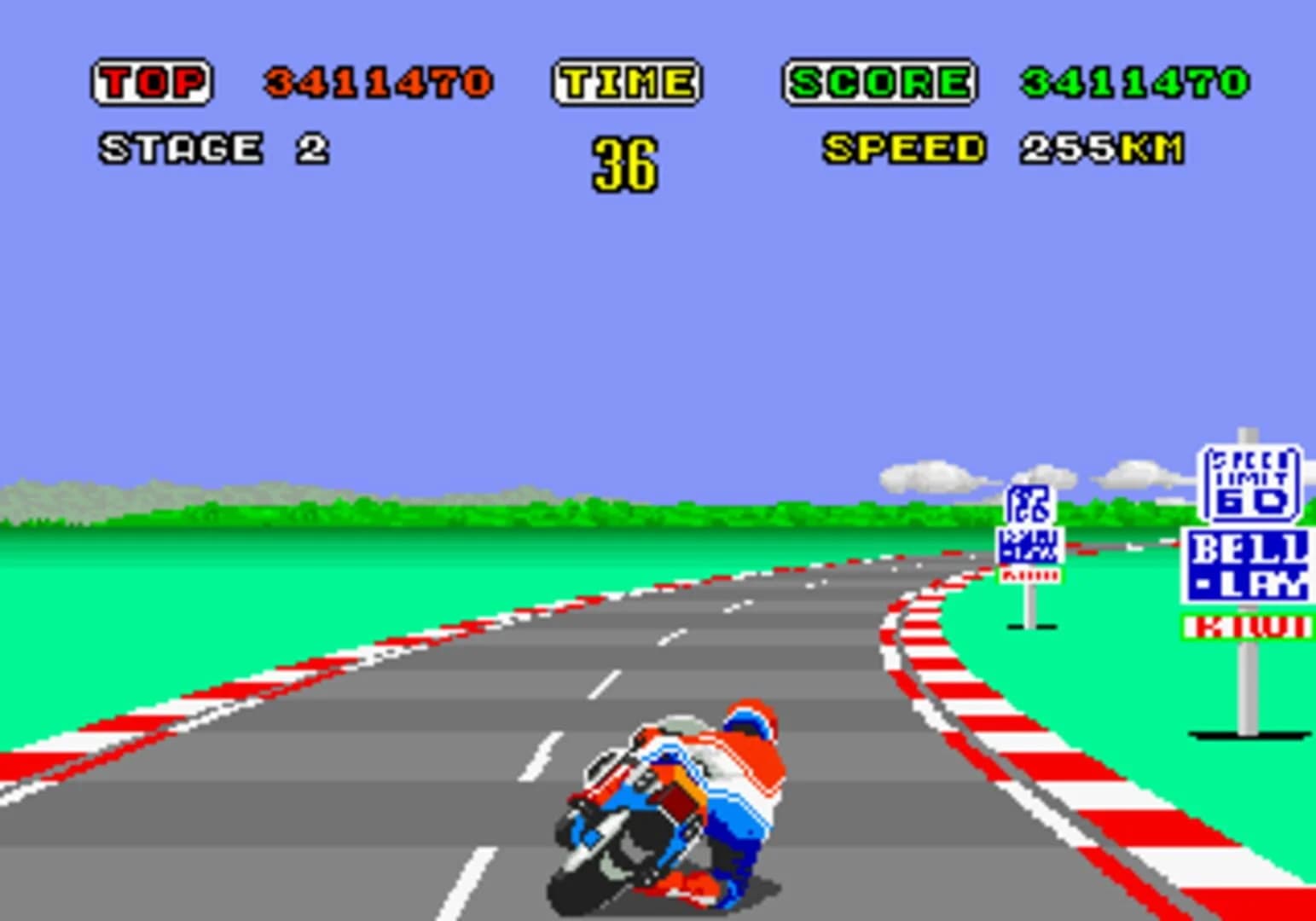Select the green SCORE label badge
The image size is (1316, 921).
(x=878, y=81)
